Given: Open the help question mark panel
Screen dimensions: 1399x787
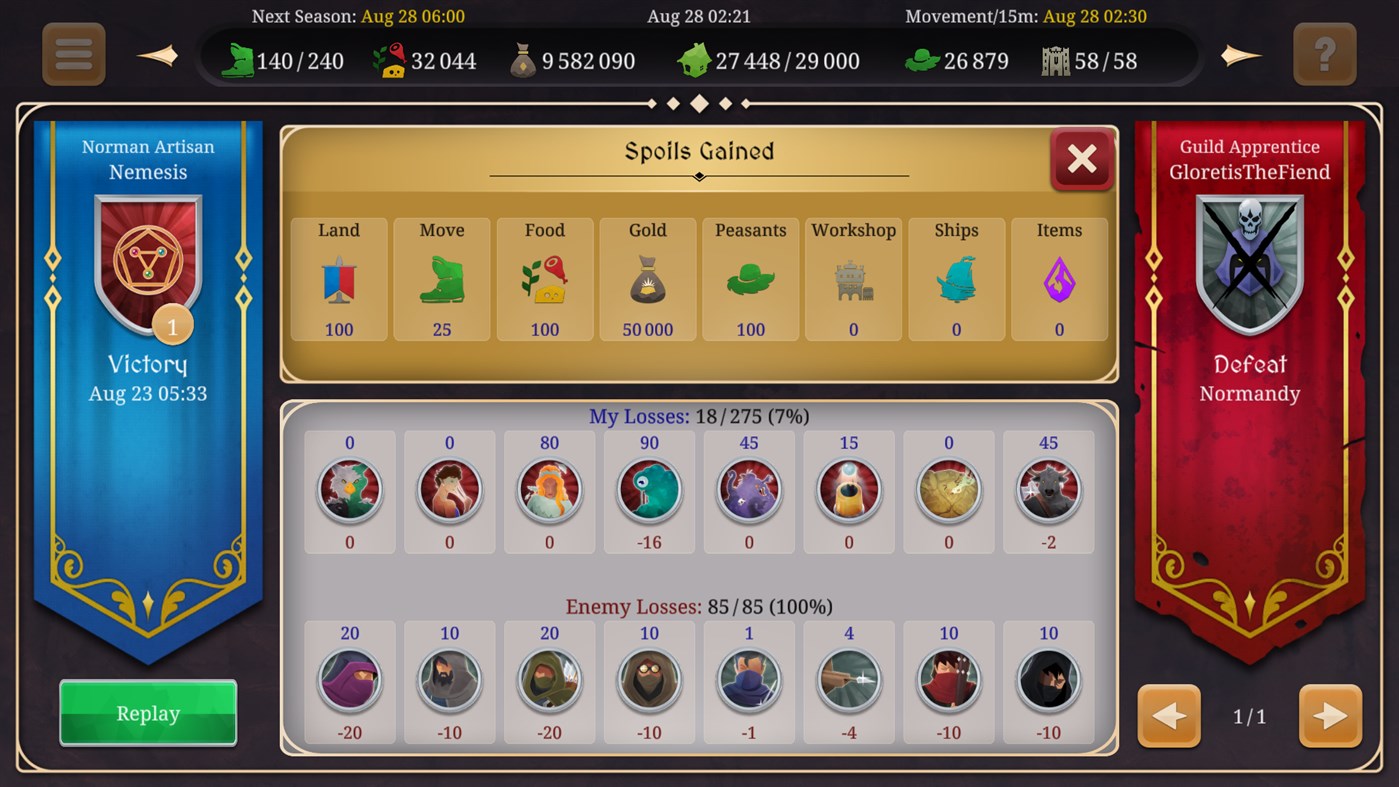Looking at the screenshot, I should coord(1325,55).
